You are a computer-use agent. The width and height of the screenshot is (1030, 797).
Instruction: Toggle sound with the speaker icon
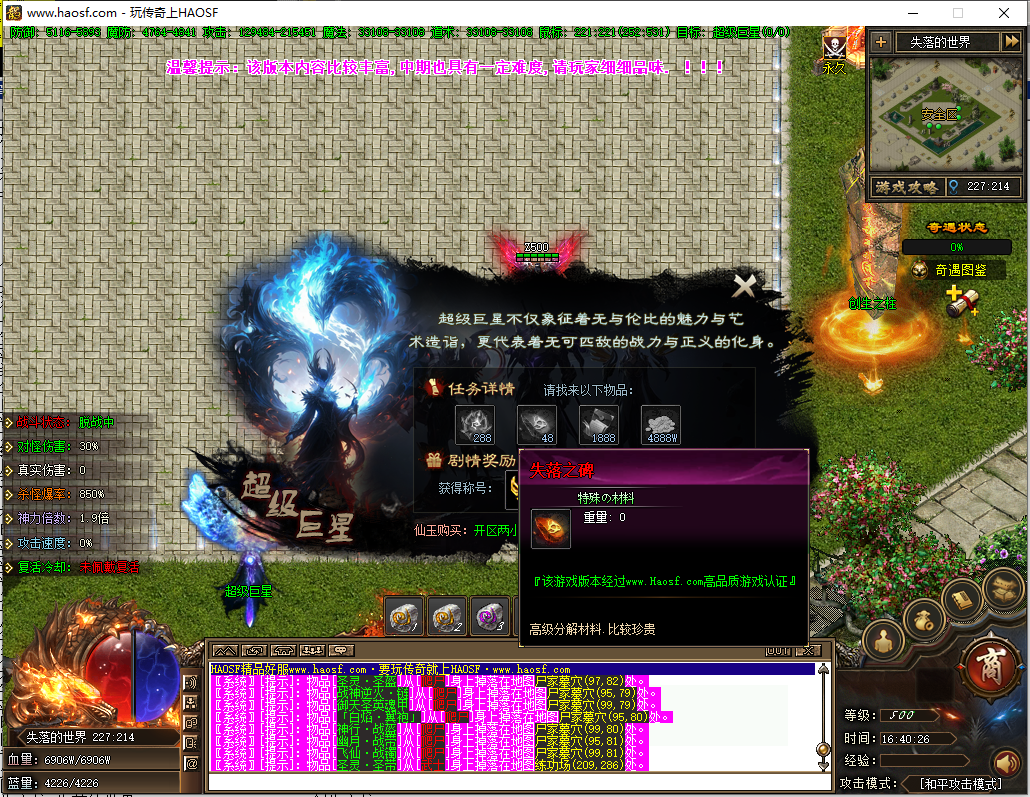pos(1006,764)
